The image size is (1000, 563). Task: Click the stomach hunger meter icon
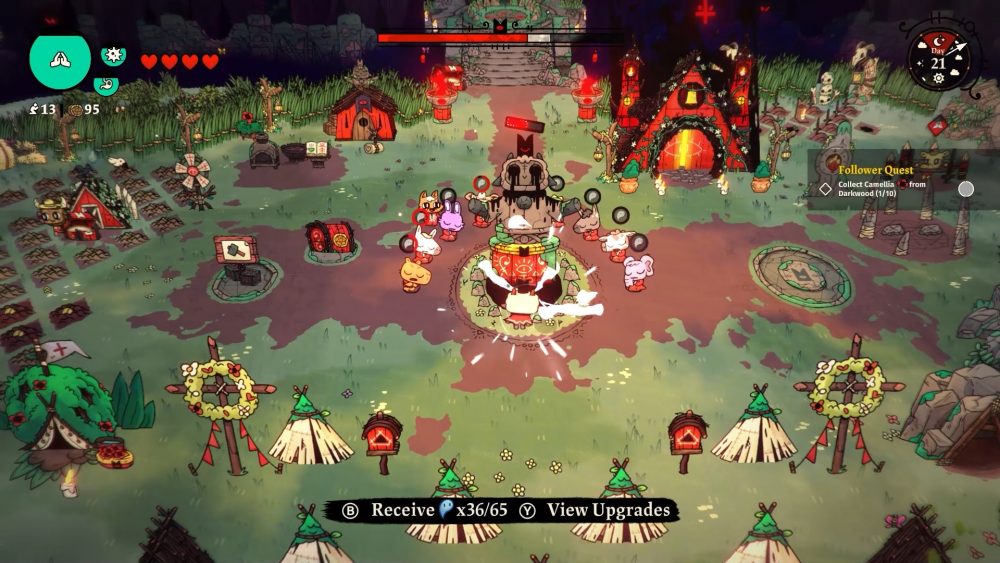click(x=107, y=86)
